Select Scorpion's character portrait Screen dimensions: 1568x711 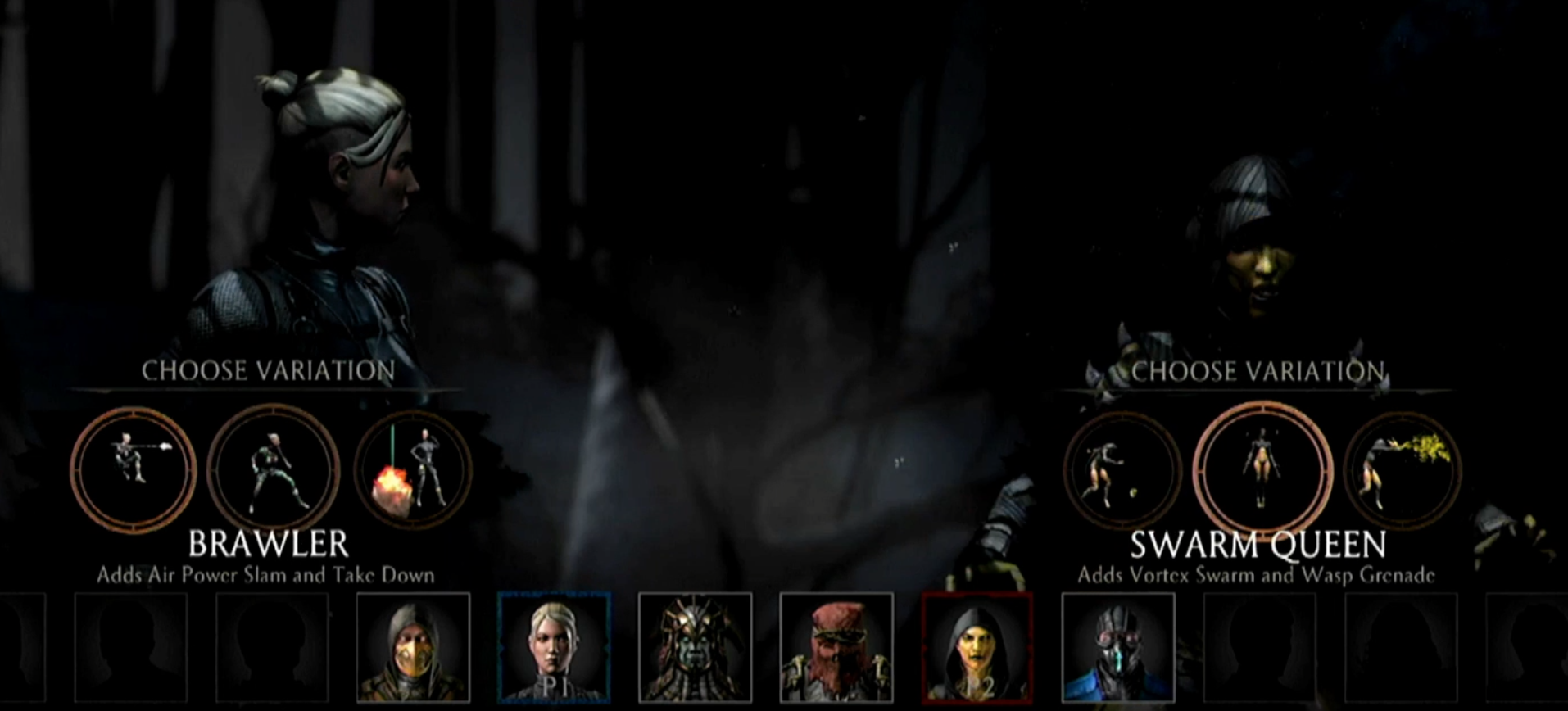point(413,647)
